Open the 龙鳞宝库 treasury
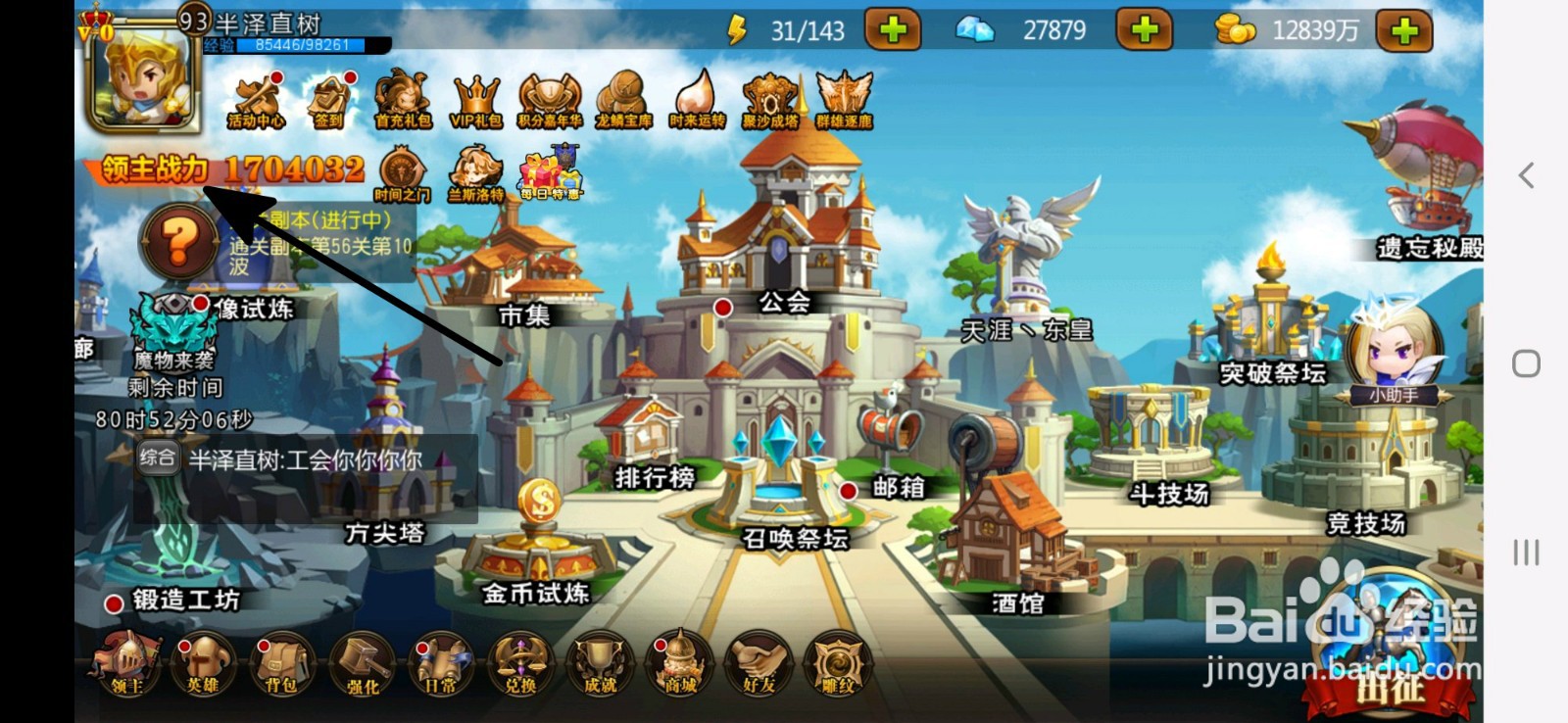This screenshot has height=723, width=1568. 624,98
